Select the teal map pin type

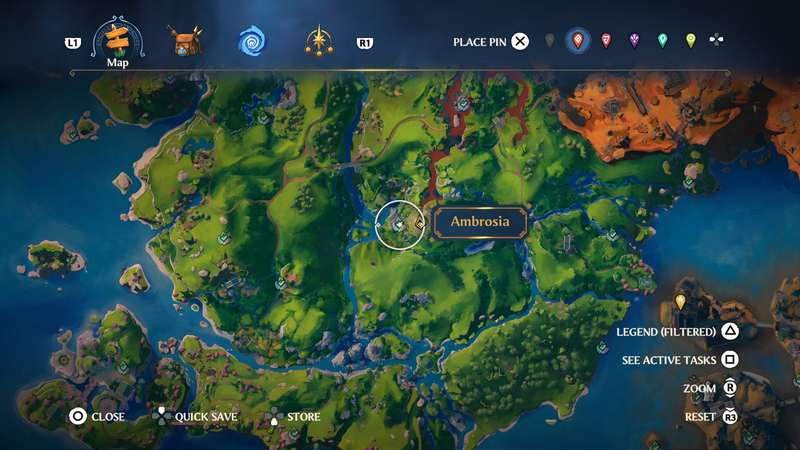[x=662, y=41]
